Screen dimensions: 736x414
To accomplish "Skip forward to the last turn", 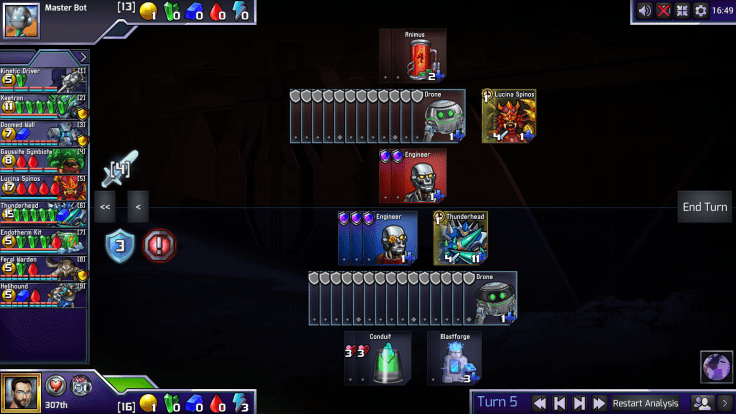I will [x=600, y=403].
